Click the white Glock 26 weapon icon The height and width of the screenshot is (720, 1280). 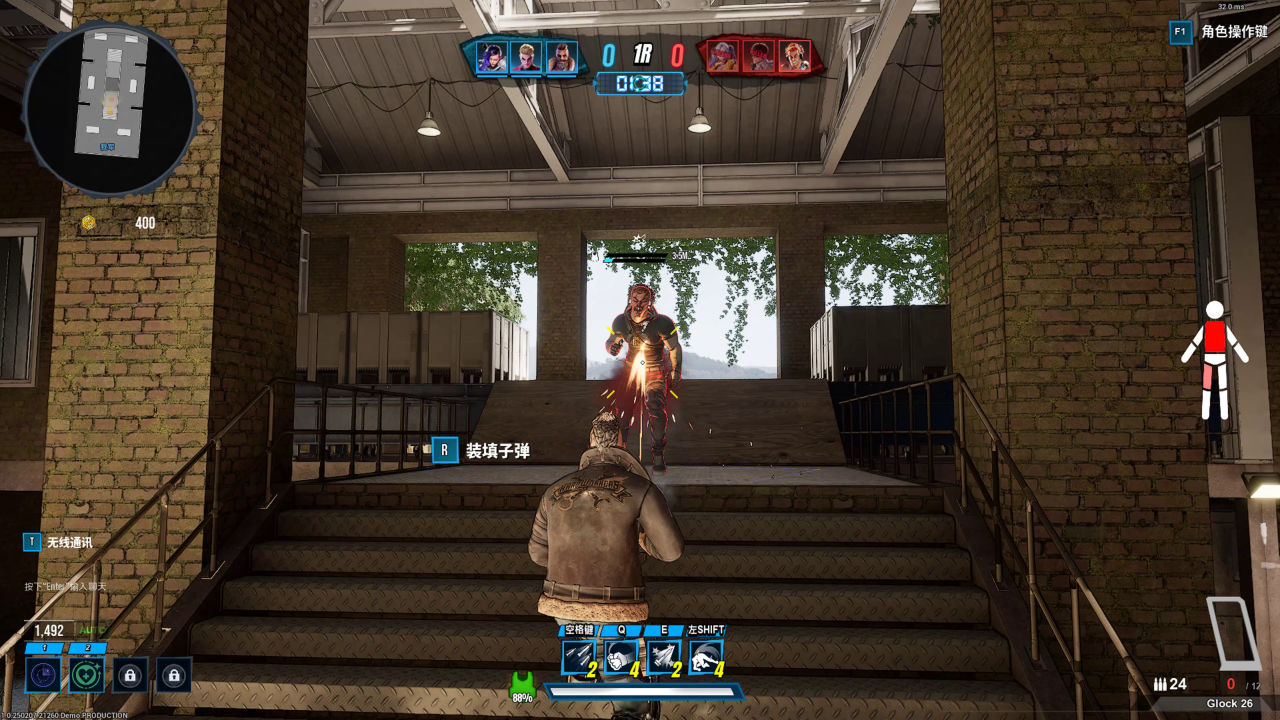pyautogui.click(x=1232, y=632)
